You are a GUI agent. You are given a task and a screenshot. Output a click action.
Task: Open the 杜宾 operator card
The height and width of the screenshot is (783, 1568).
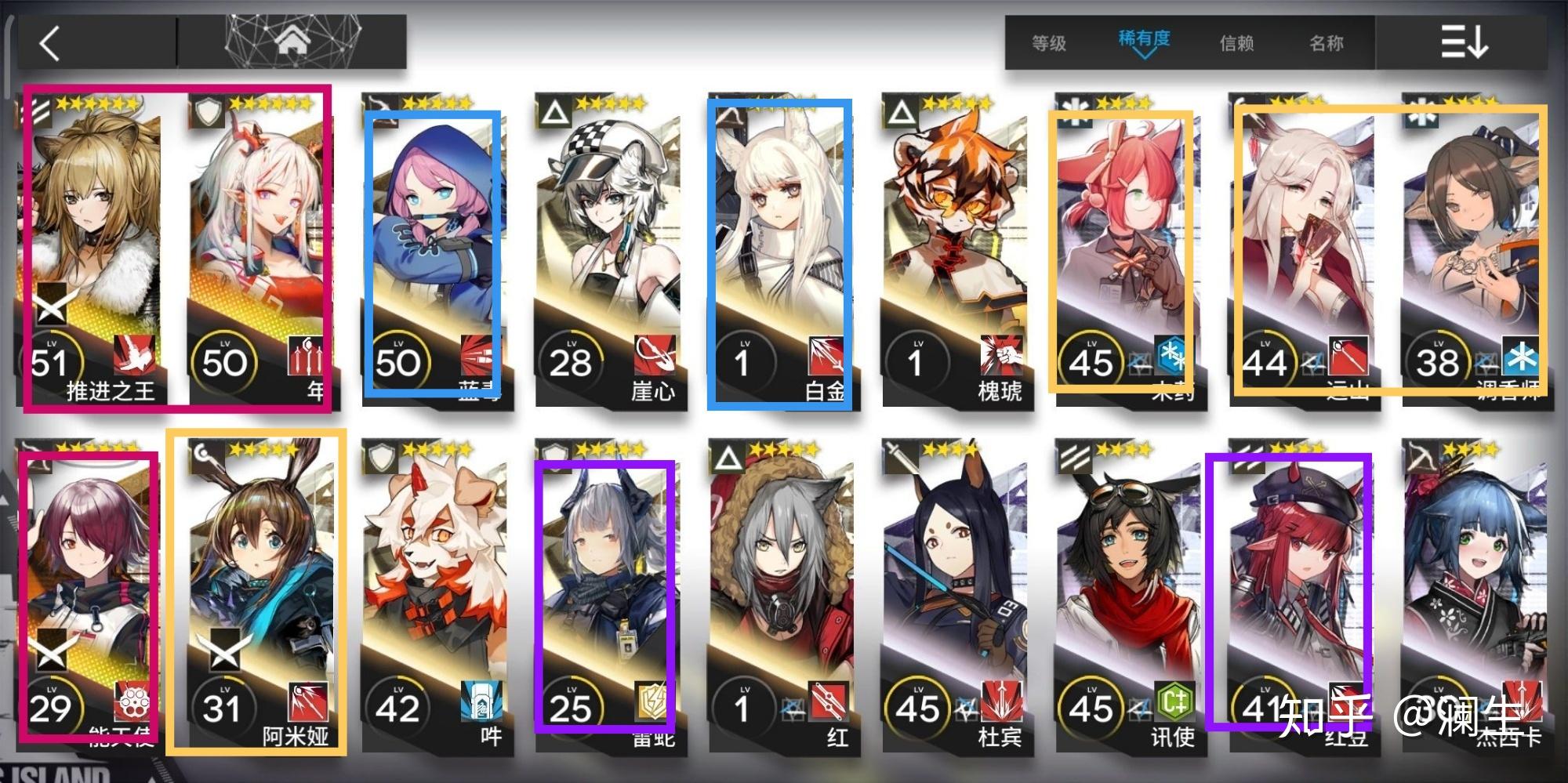[954, 596]
